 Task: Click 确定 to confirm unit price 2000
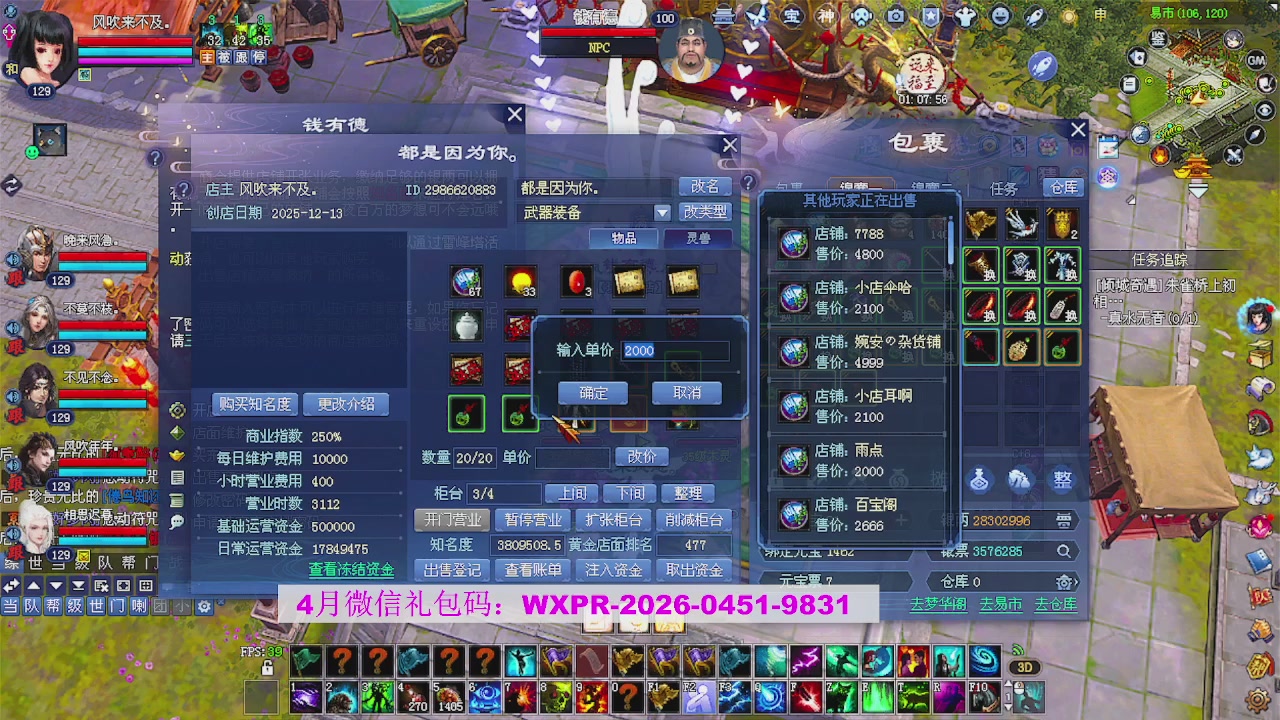tap(592, 392)
